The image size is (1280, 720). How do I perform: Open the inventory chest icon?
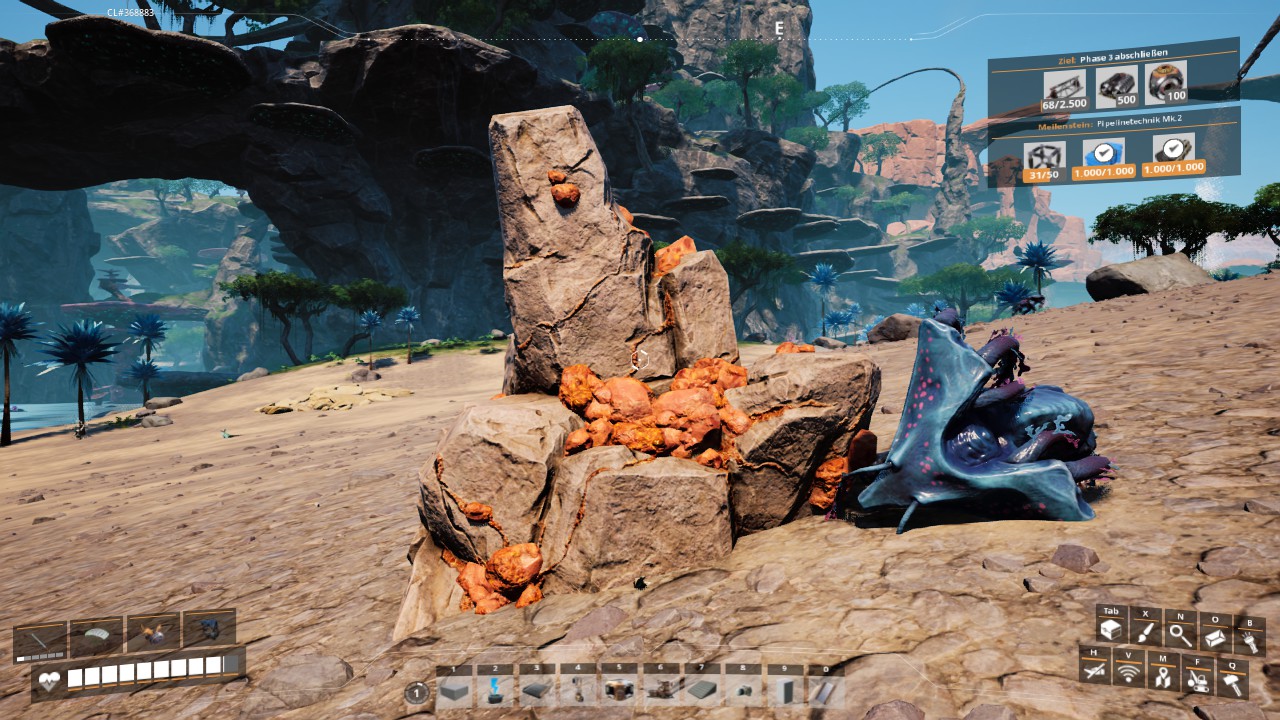click(1110, 630)
